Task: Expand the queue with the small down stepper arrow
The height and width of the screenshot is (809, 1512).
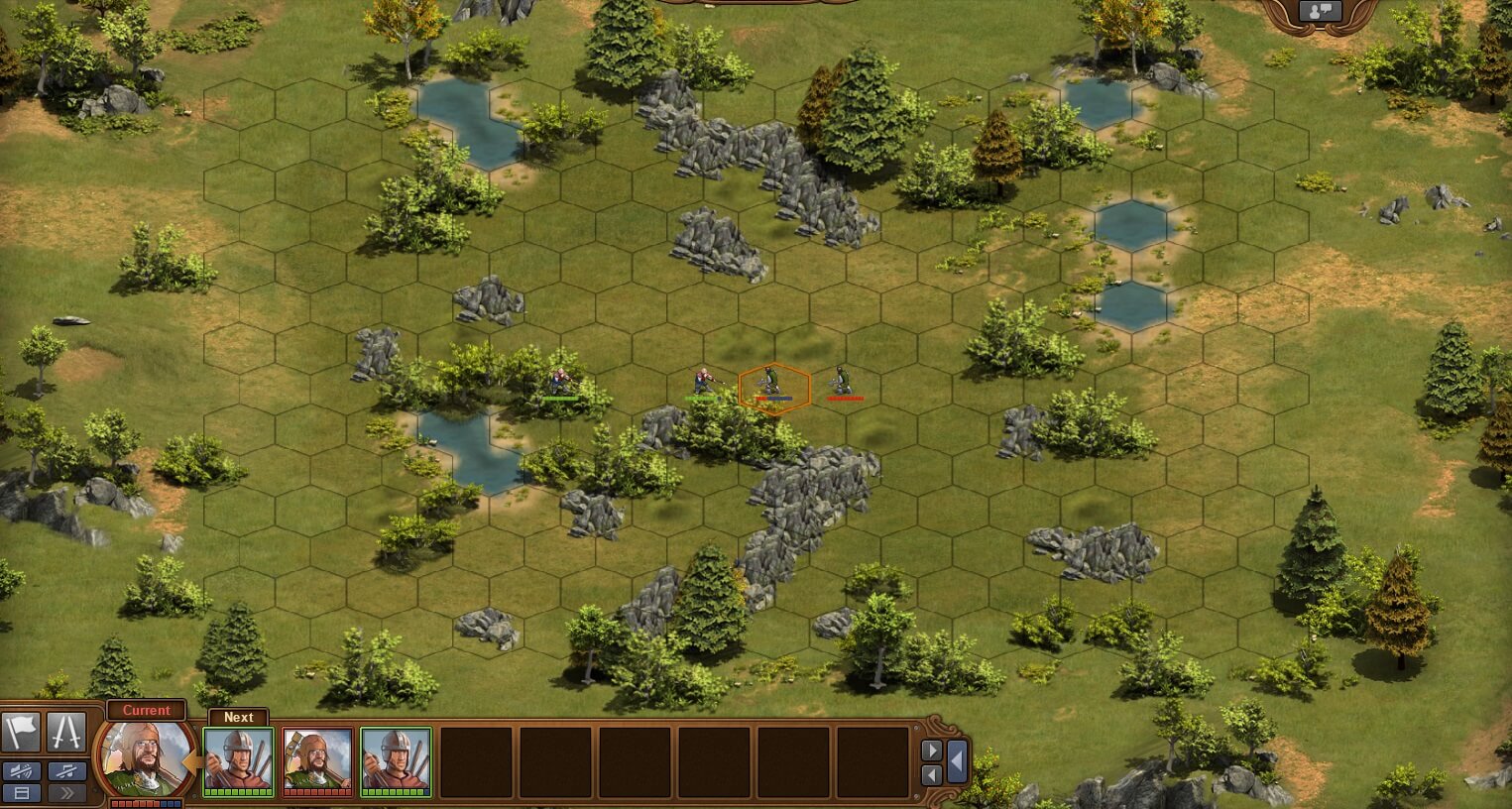Action: [932, 775]
